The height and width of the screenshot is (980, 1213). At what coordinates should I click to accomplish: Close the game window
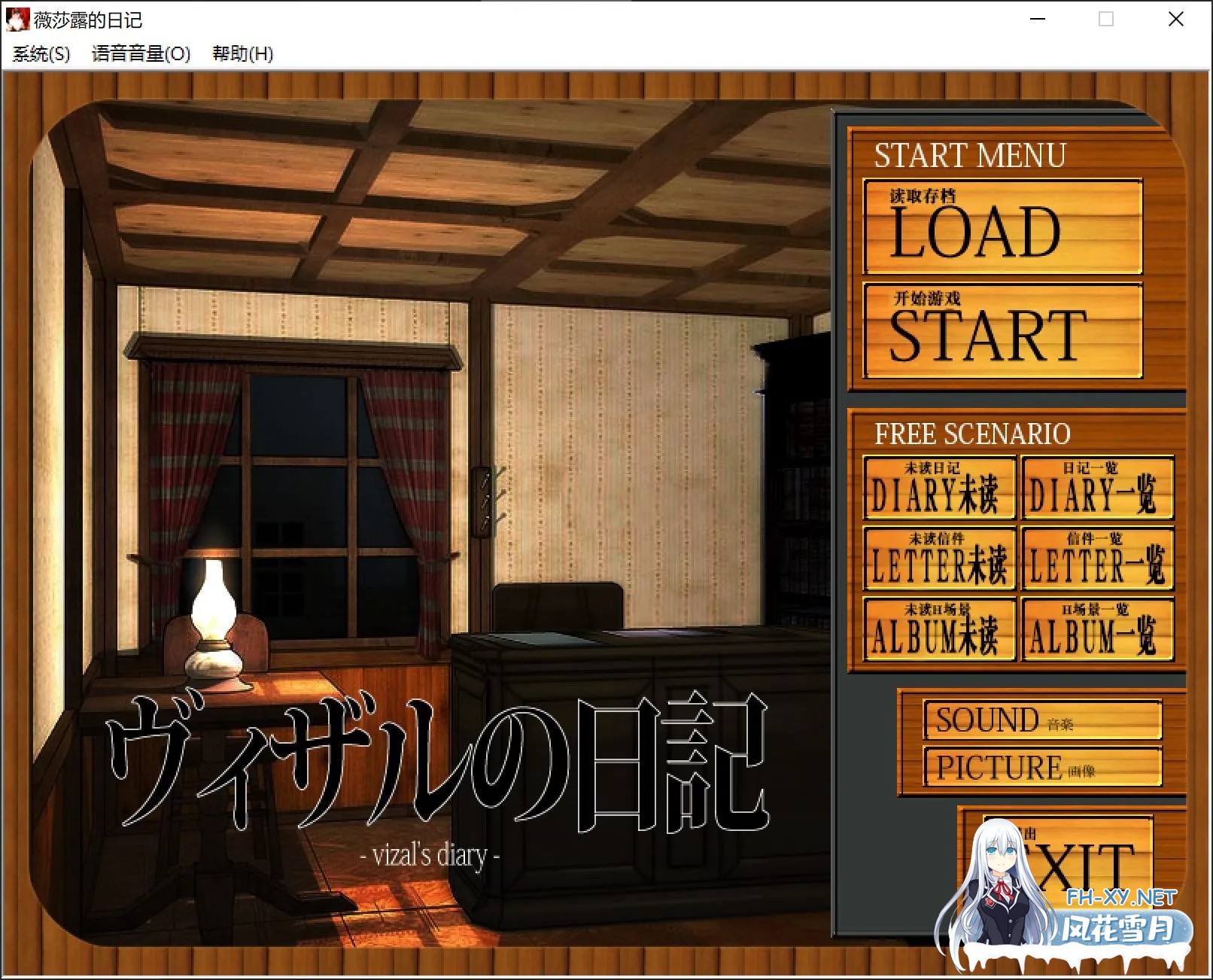[1175, 20]
